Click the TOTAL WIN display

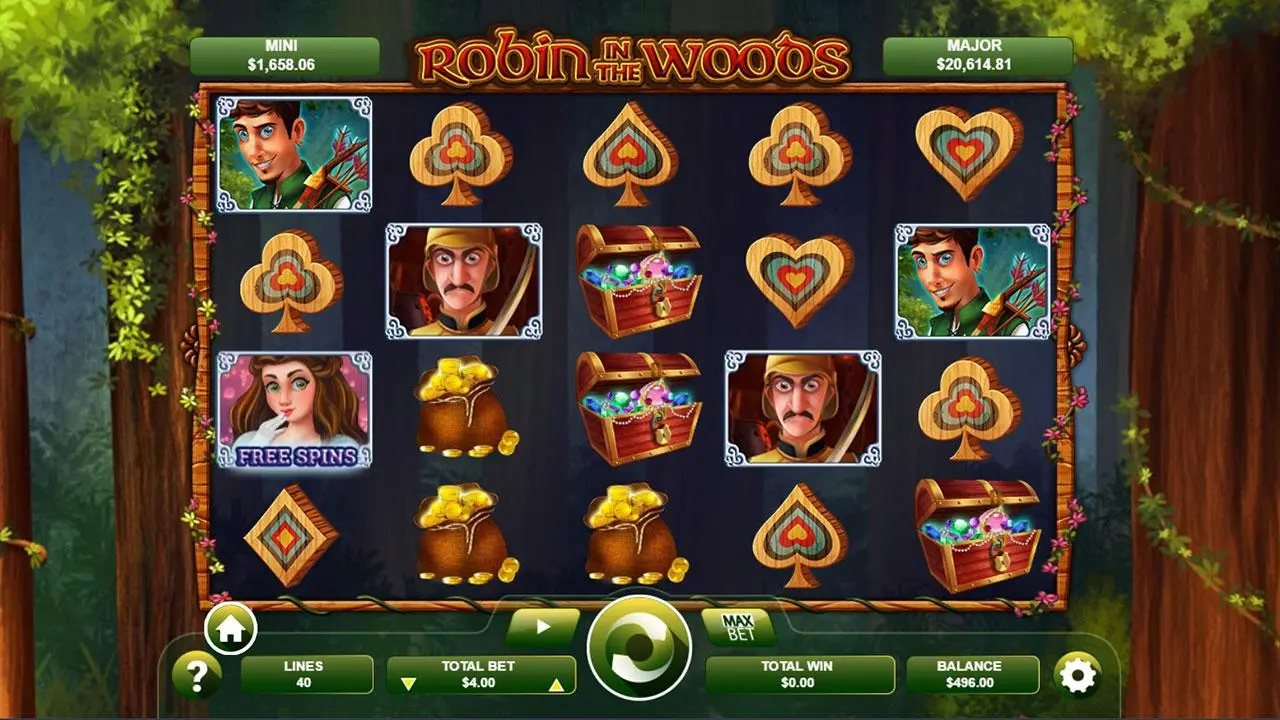(797, 675)
